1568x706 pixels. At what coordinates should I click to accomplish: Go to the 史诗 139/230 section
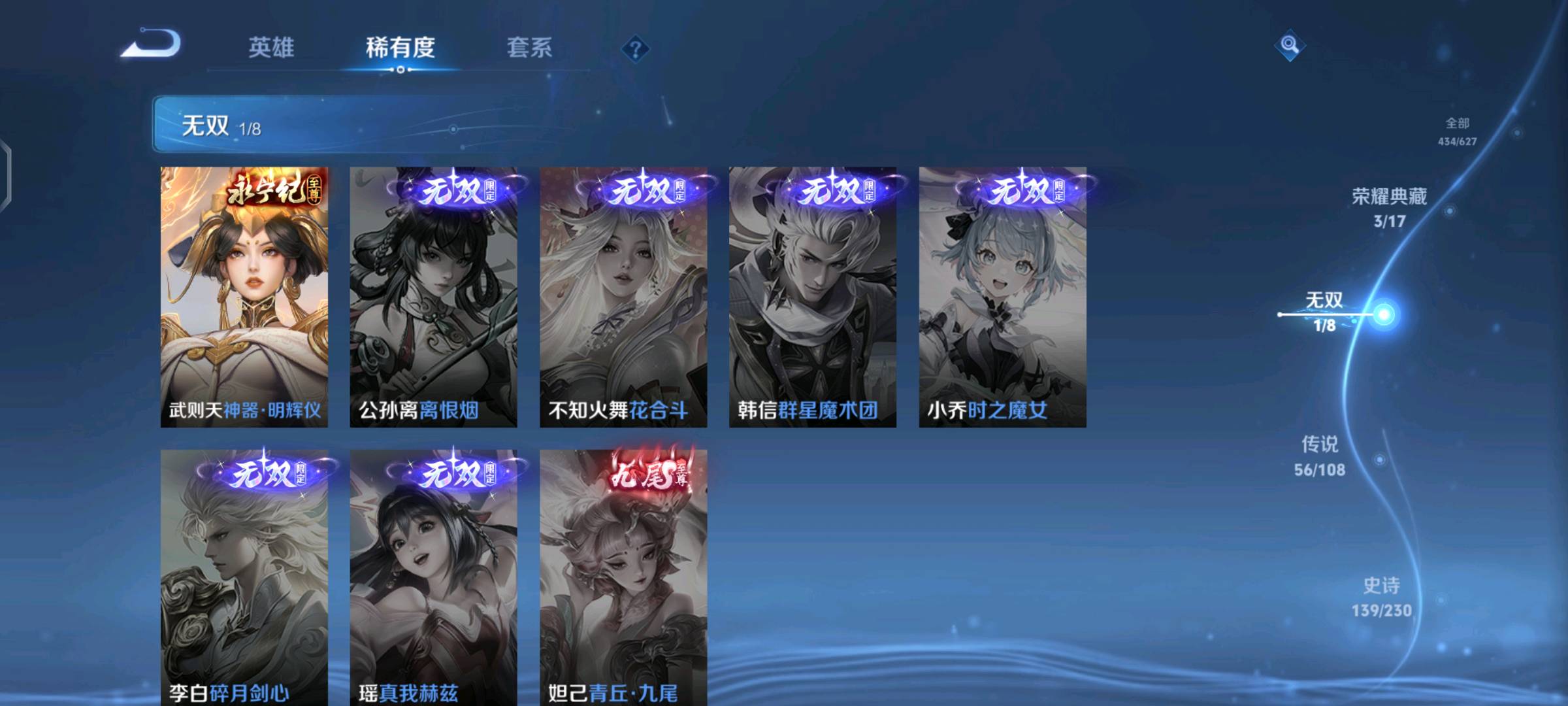pos(1381,596)
